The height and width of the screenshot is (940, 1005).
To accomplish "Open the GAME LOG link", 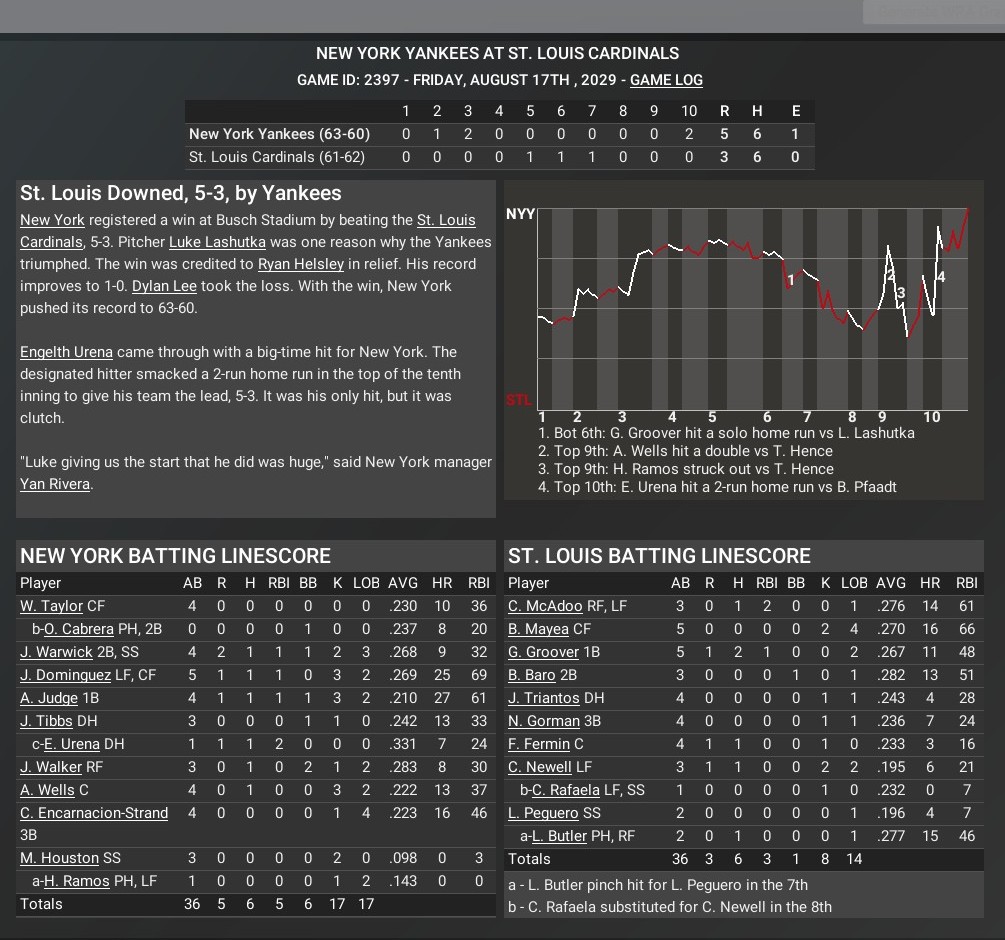I will click(666, 80).
